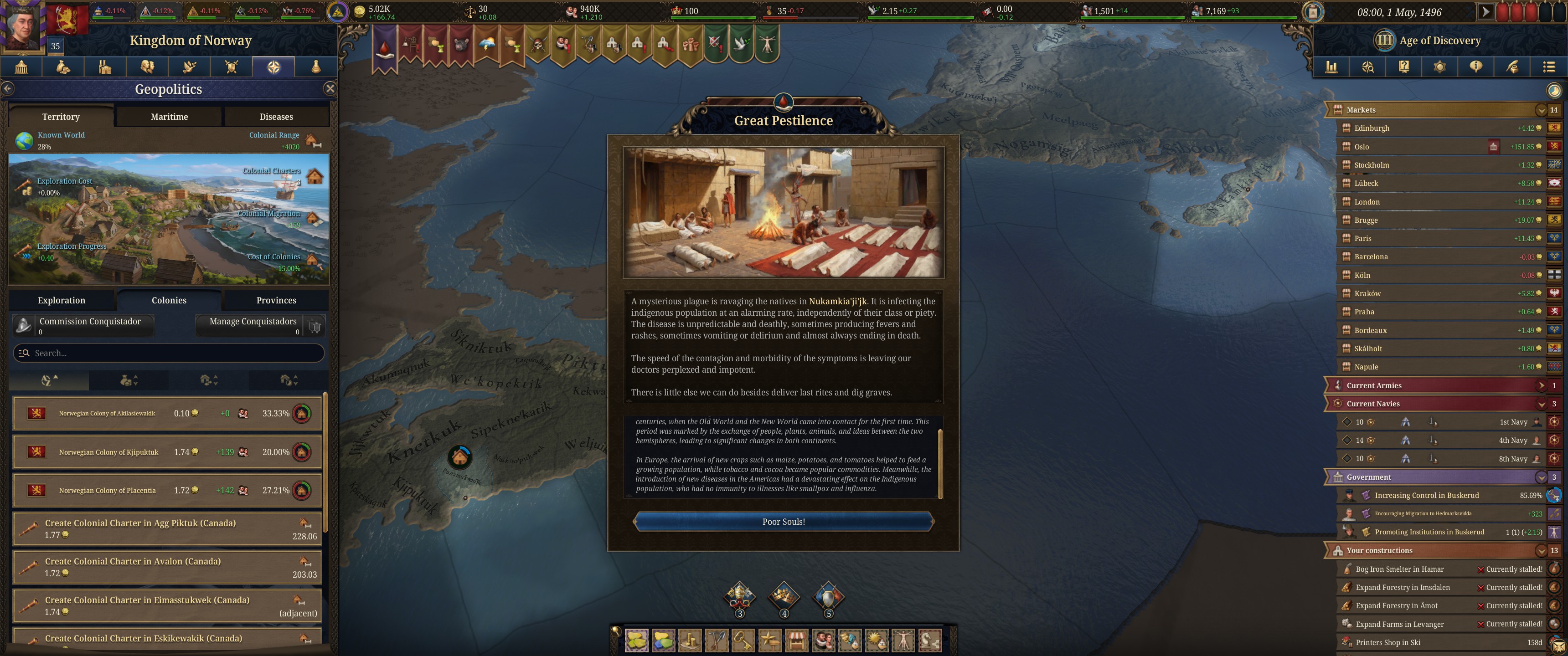The image size is (1568, 656).
Task: Expand the Current Armies section
Action: pyautogui.click(x=1541, y=385)
